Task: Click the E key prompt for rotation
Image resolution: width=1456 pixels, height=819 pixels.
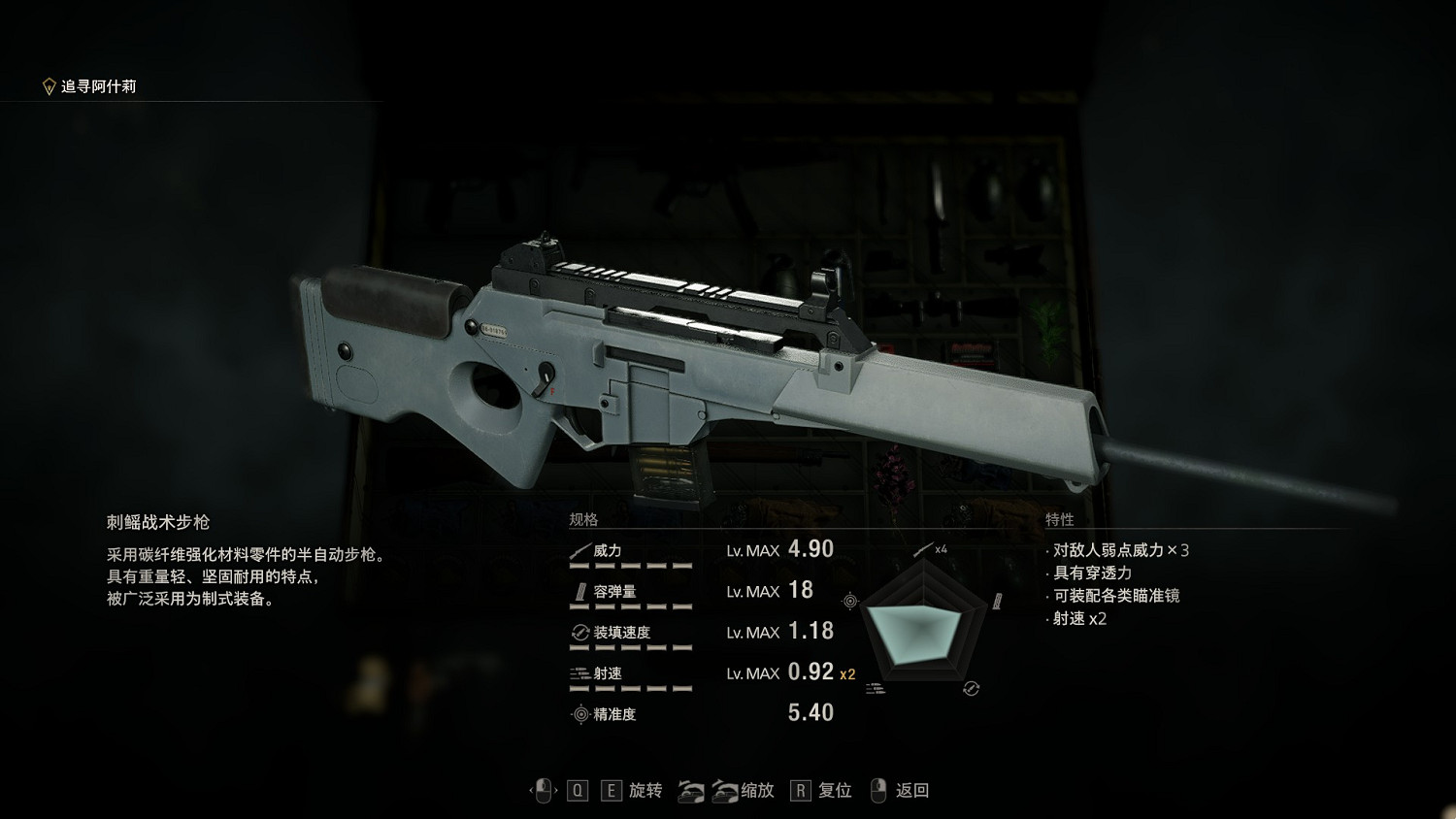Action: point(612,791)
